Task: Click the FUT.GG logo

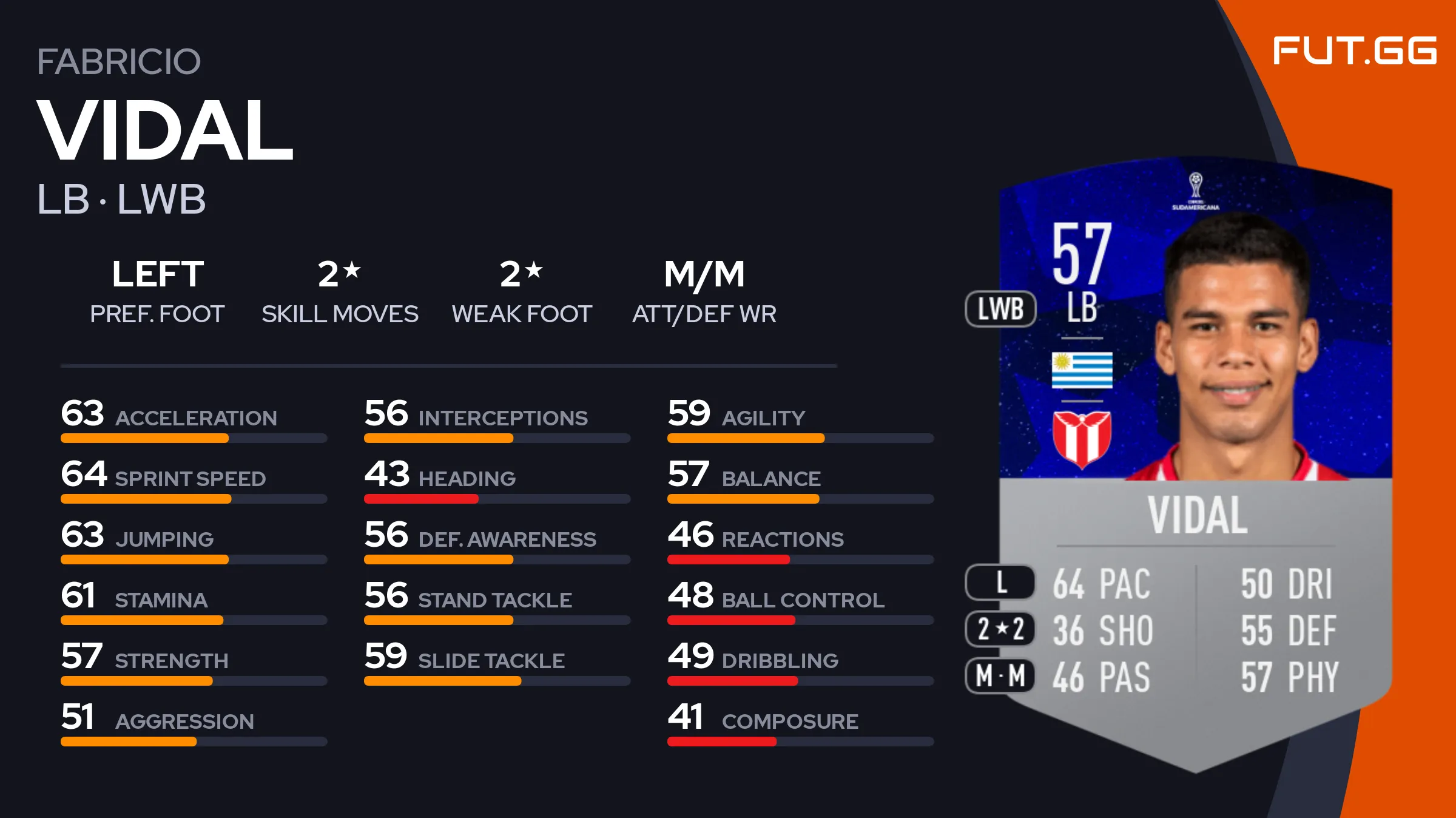Action: [x=1354, y=50]
